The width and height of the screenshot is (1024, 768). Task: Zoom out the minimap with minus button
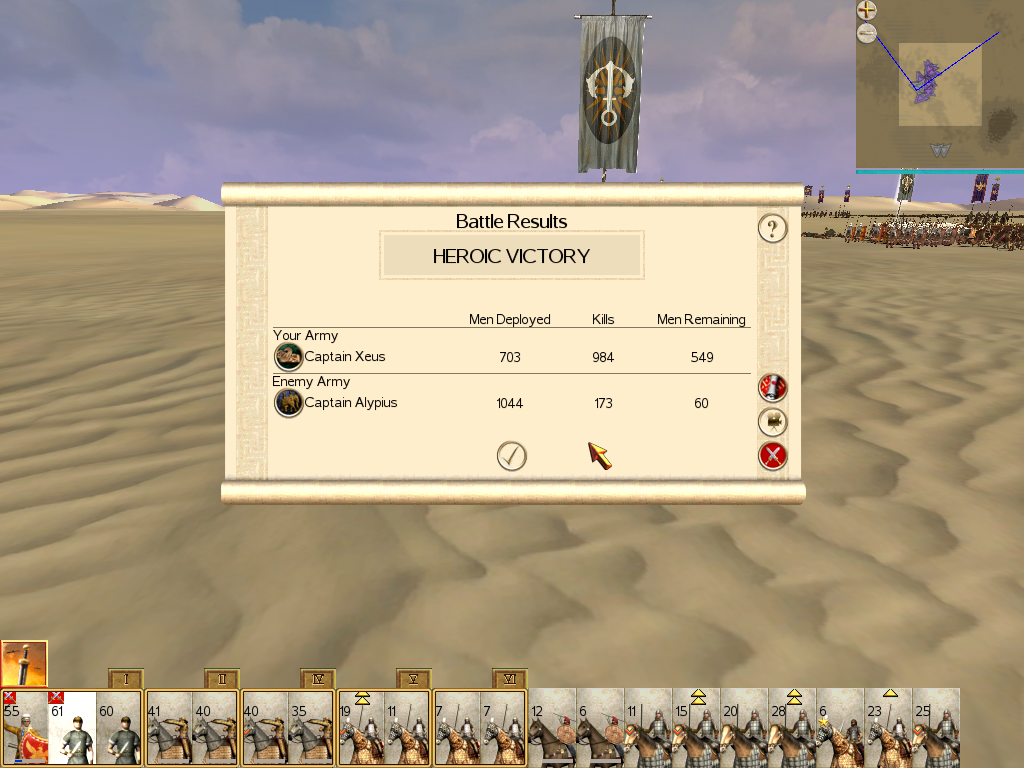tap(866, 34)
